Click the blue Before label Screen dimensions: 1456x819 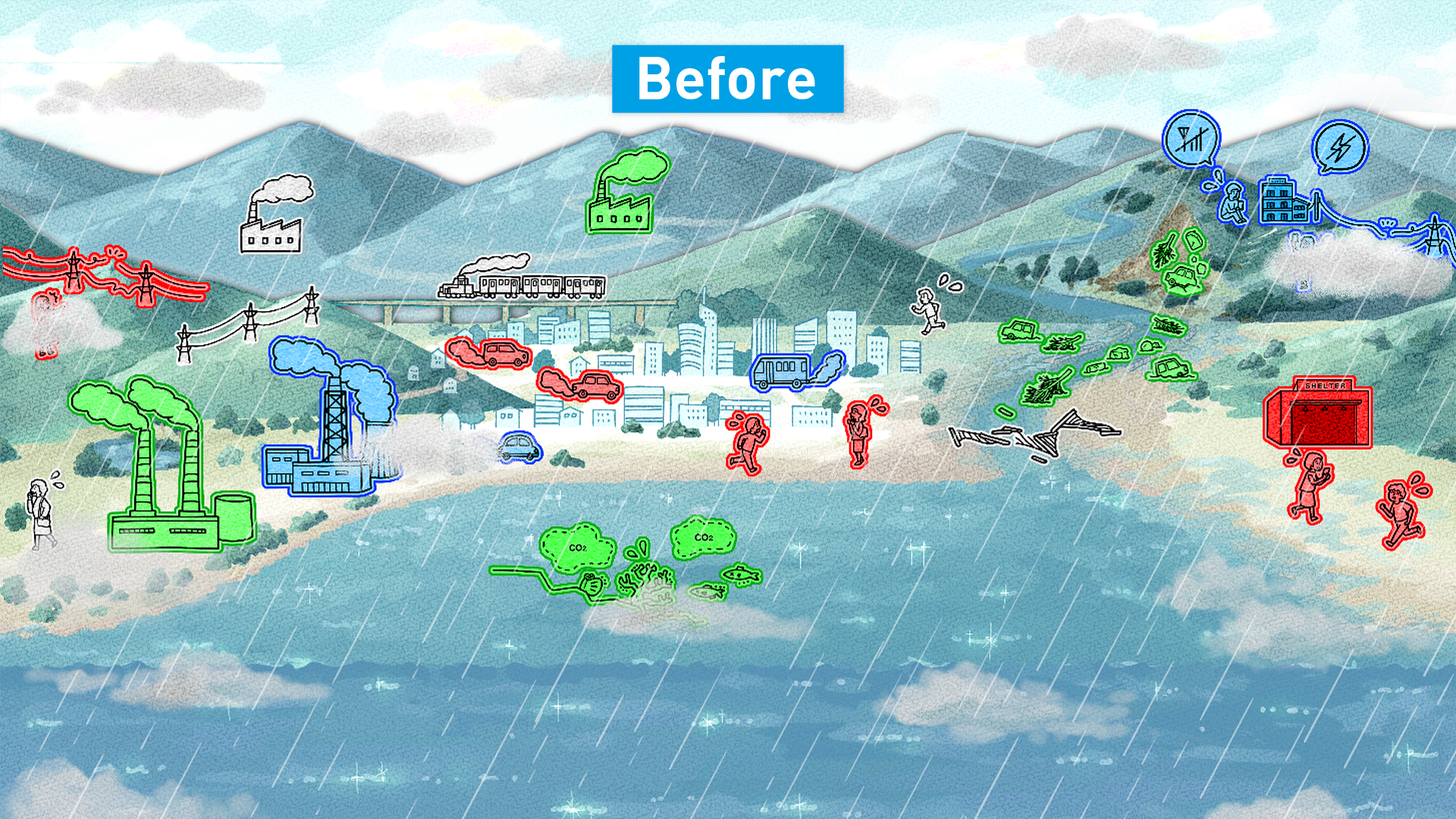(727, 79)
